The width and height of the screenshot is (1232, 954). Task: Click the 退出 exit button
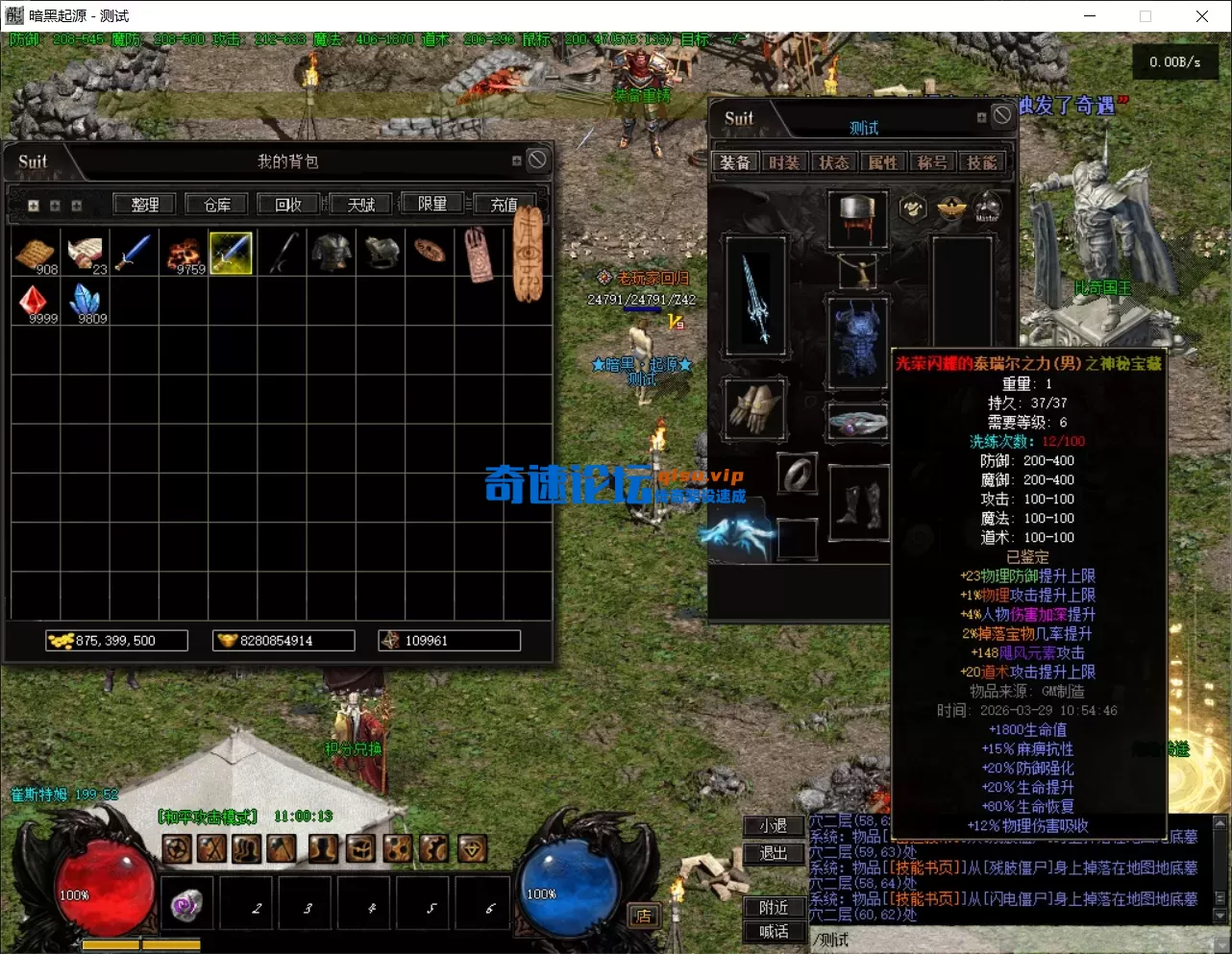(x=774, y=853)
